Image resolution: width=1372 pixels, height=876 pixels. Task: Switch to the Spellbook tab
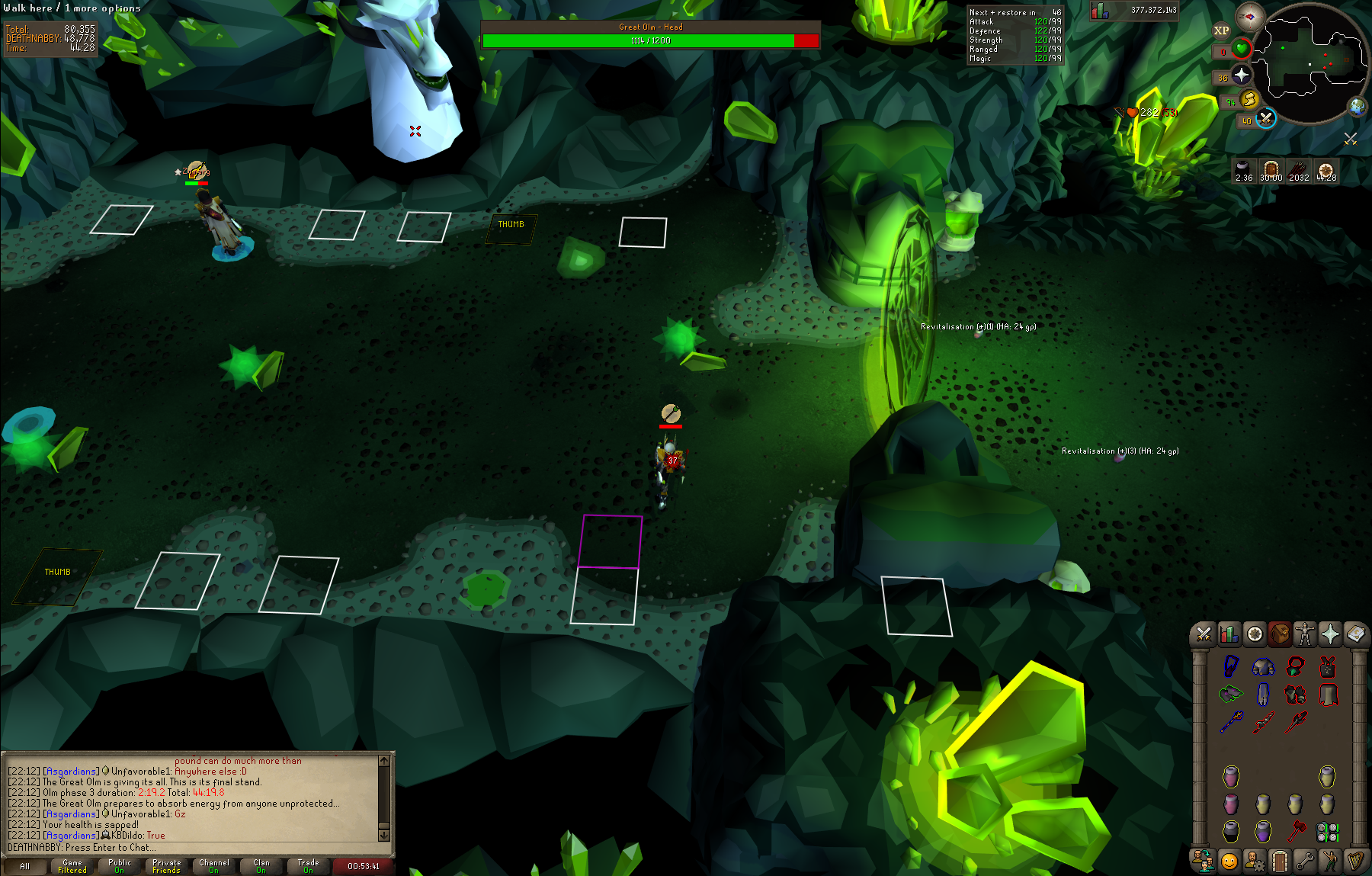tap(1355, 634)
